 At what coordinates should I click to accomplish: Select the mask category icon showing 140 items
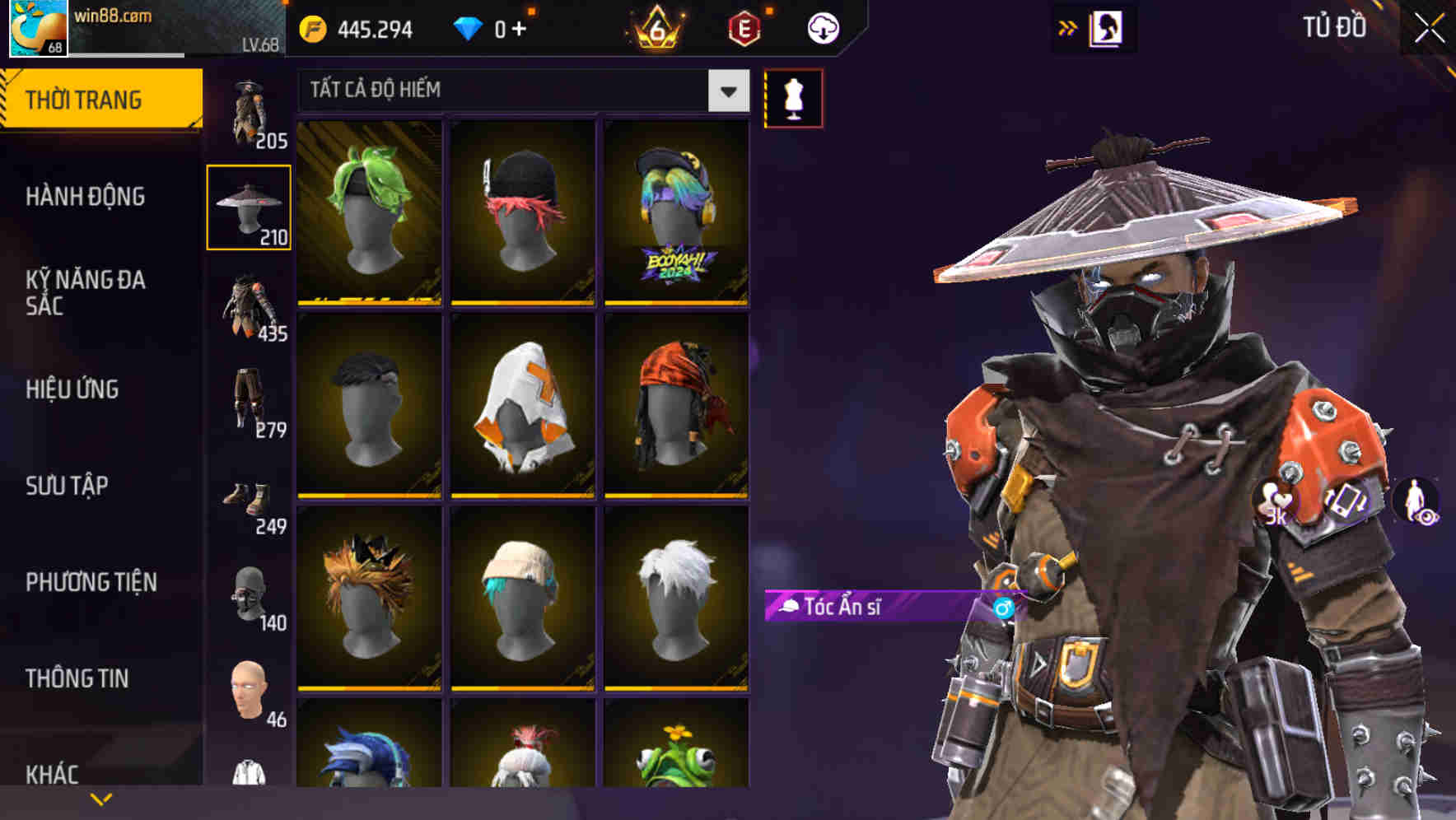tap(252, 597)
